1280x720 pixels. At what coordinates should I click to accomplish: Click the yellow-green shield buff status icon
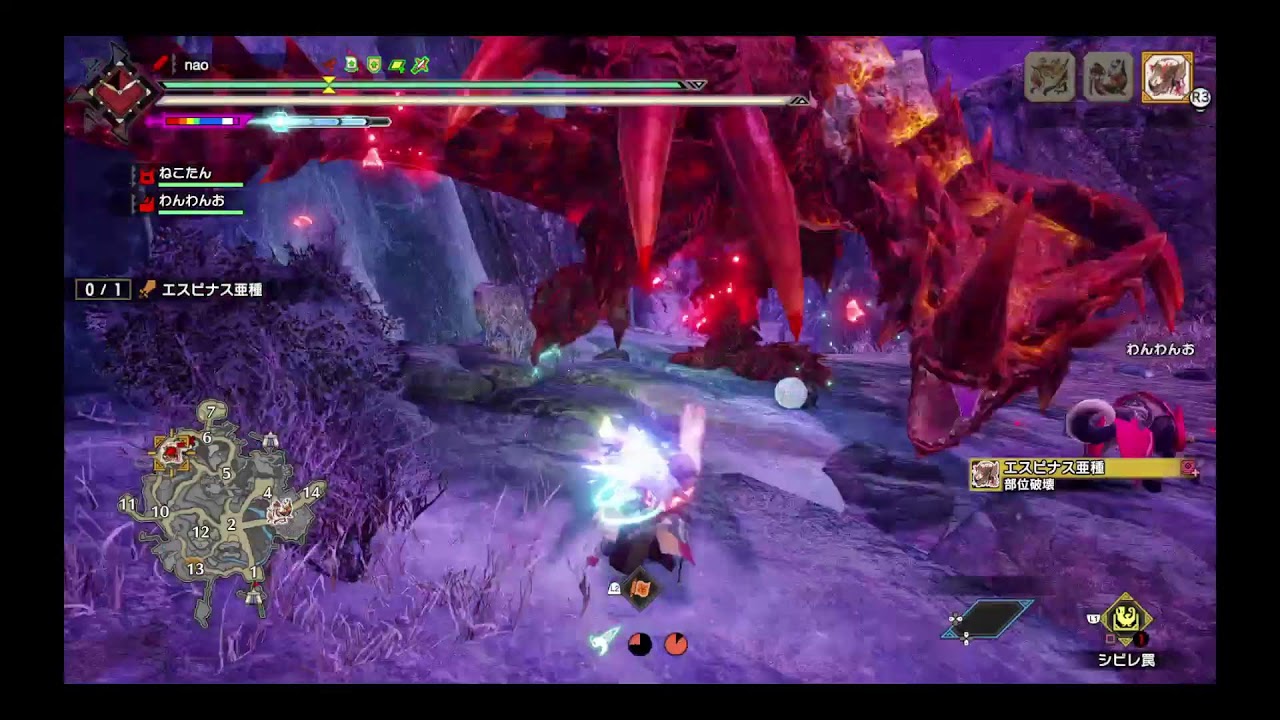click(x=374, y=65)
